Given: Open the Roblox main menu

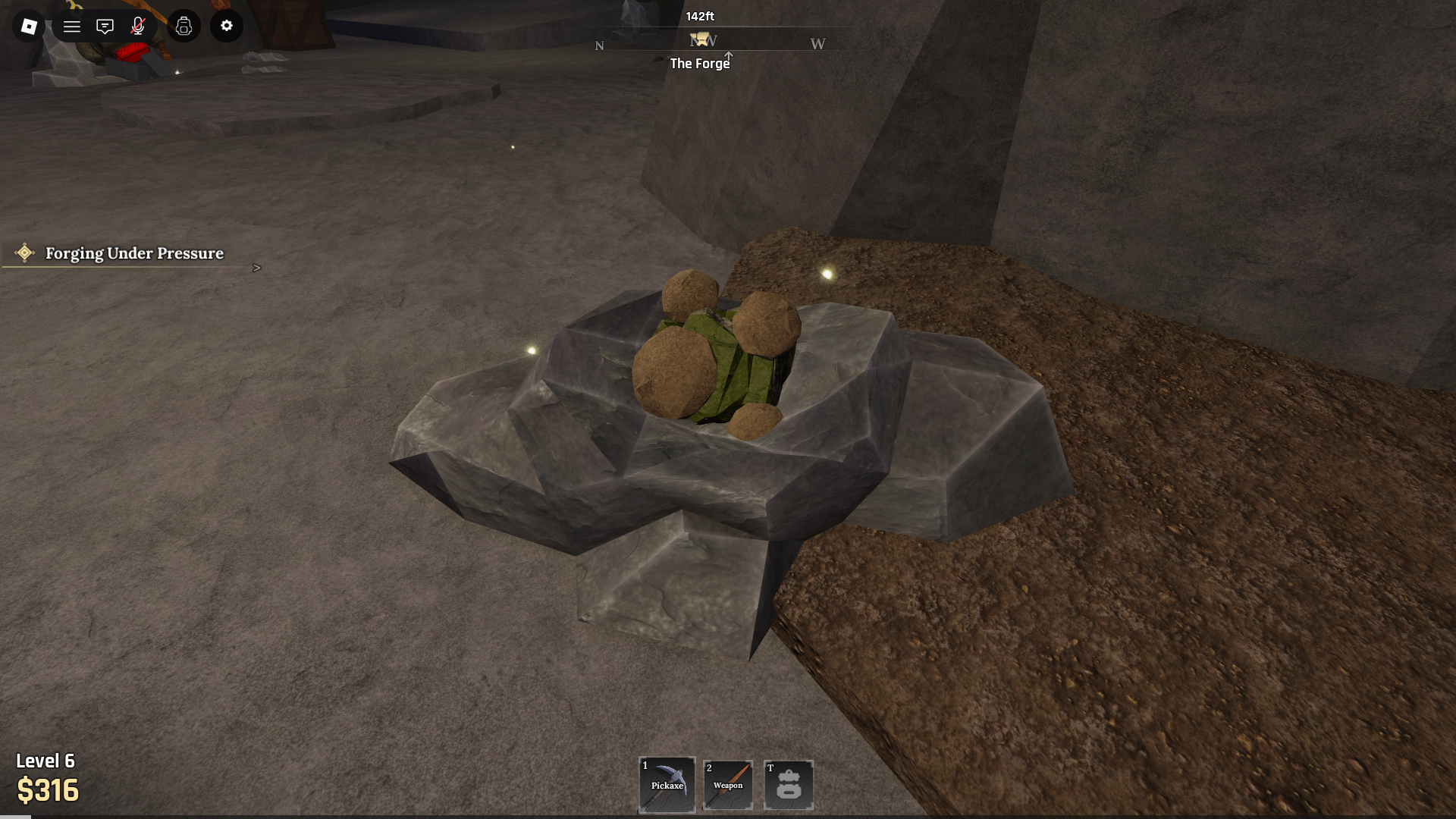Looking at the screenshot, I should tap(29, 27).
